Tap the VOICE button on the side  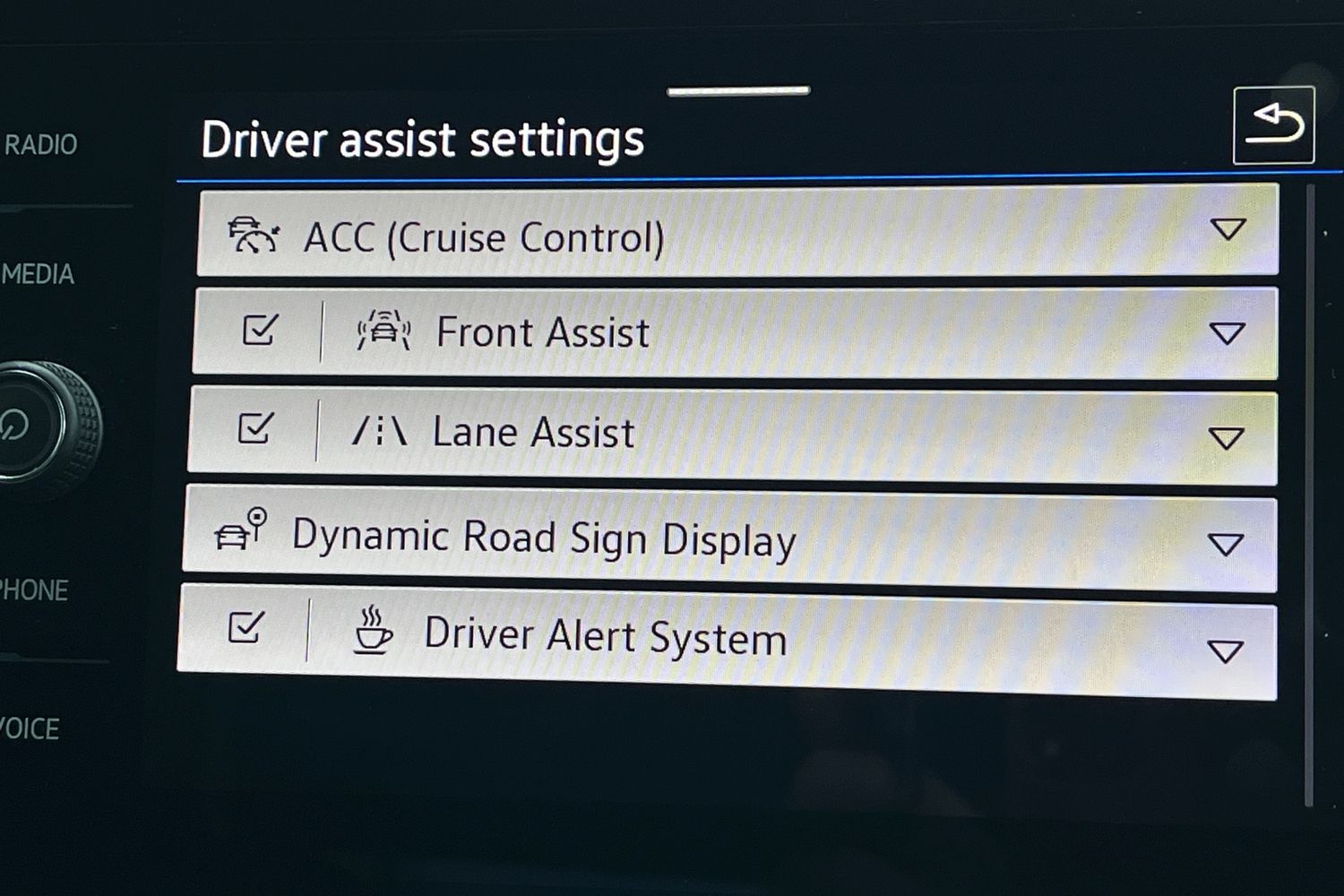point(30,728)
